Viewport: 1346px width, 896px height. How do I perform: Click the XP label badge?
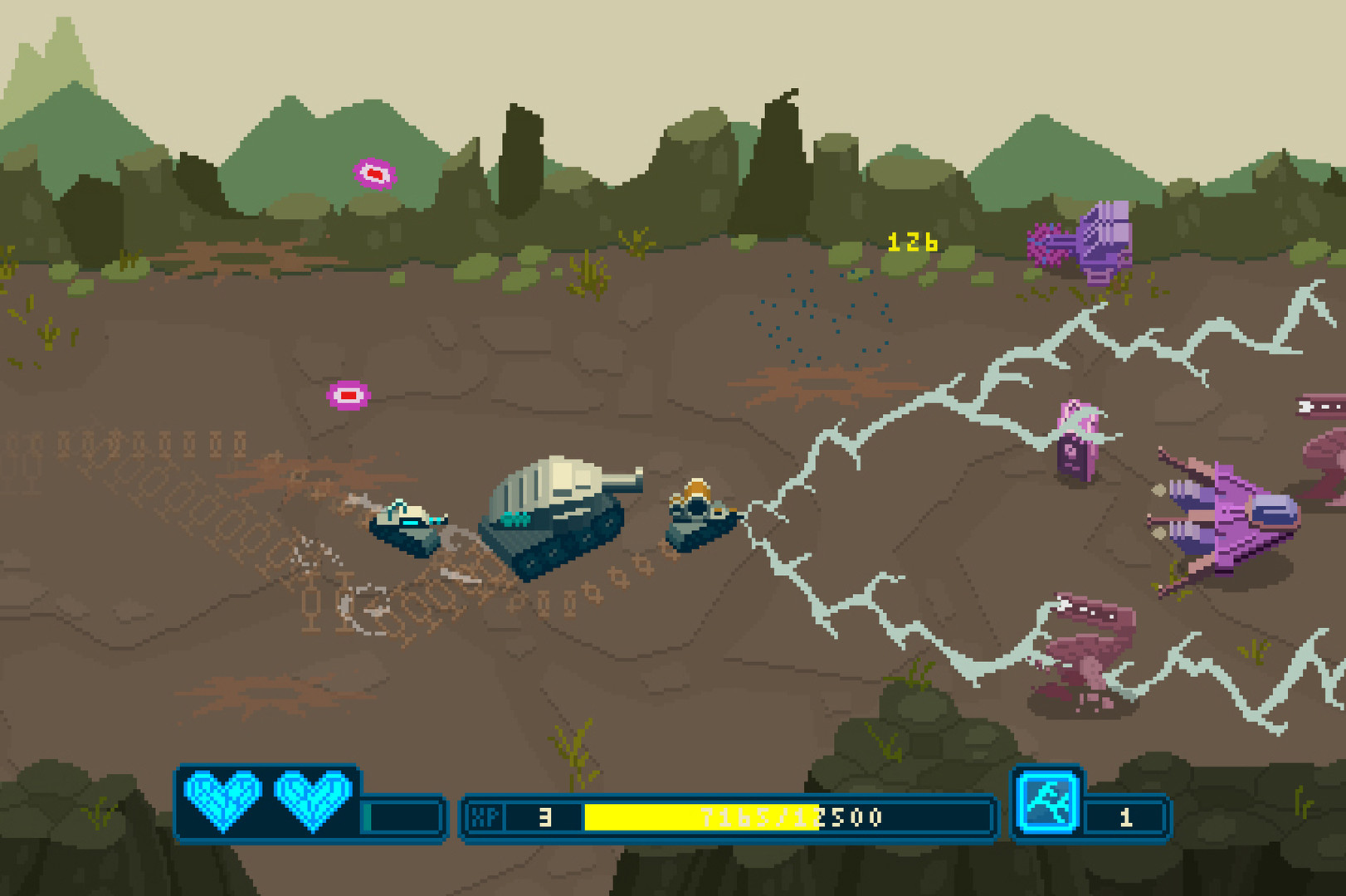(485, 816)
